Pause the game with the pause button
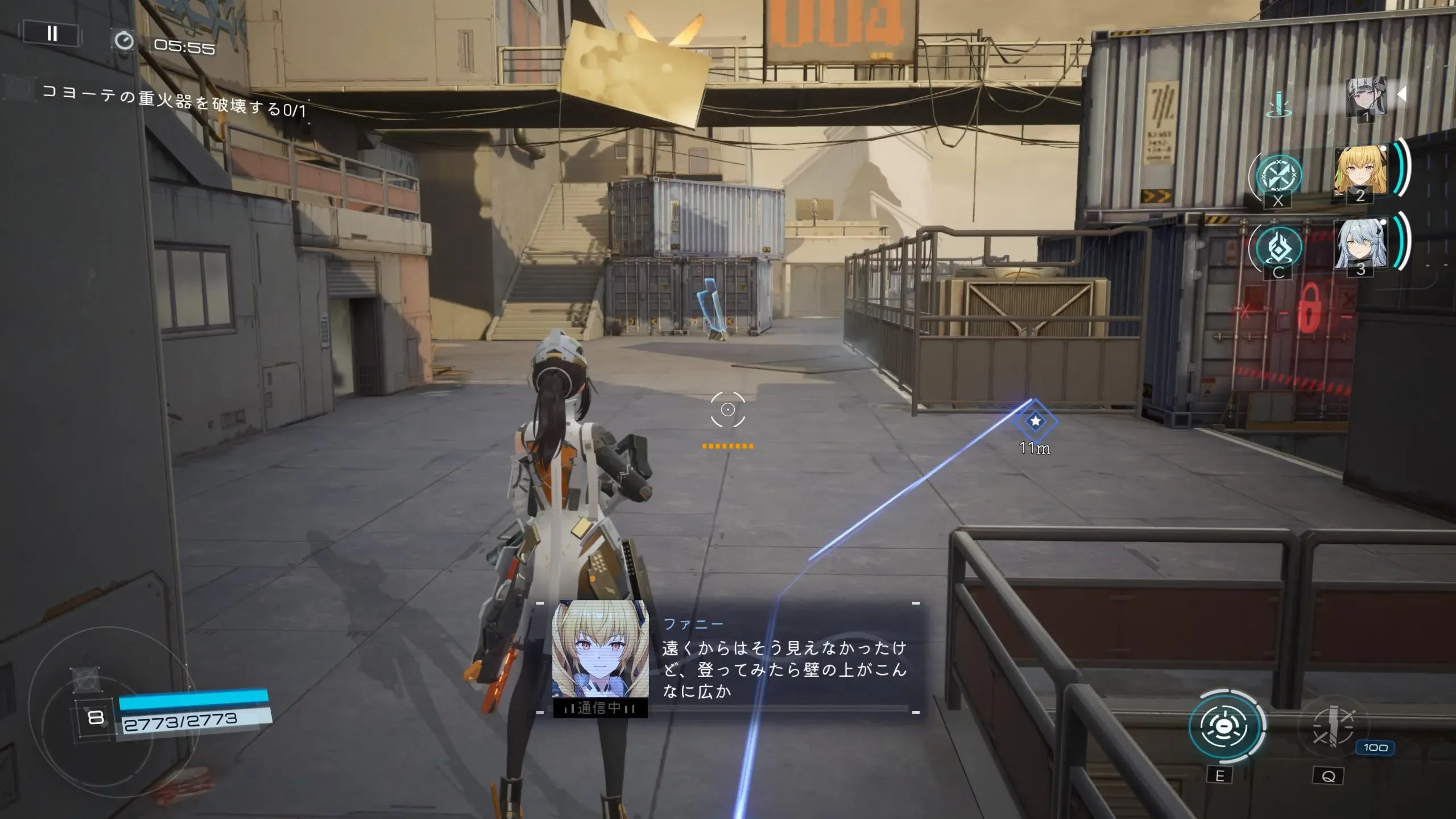The height and width of the screenshot is (819, 1456). click(52, 34)
